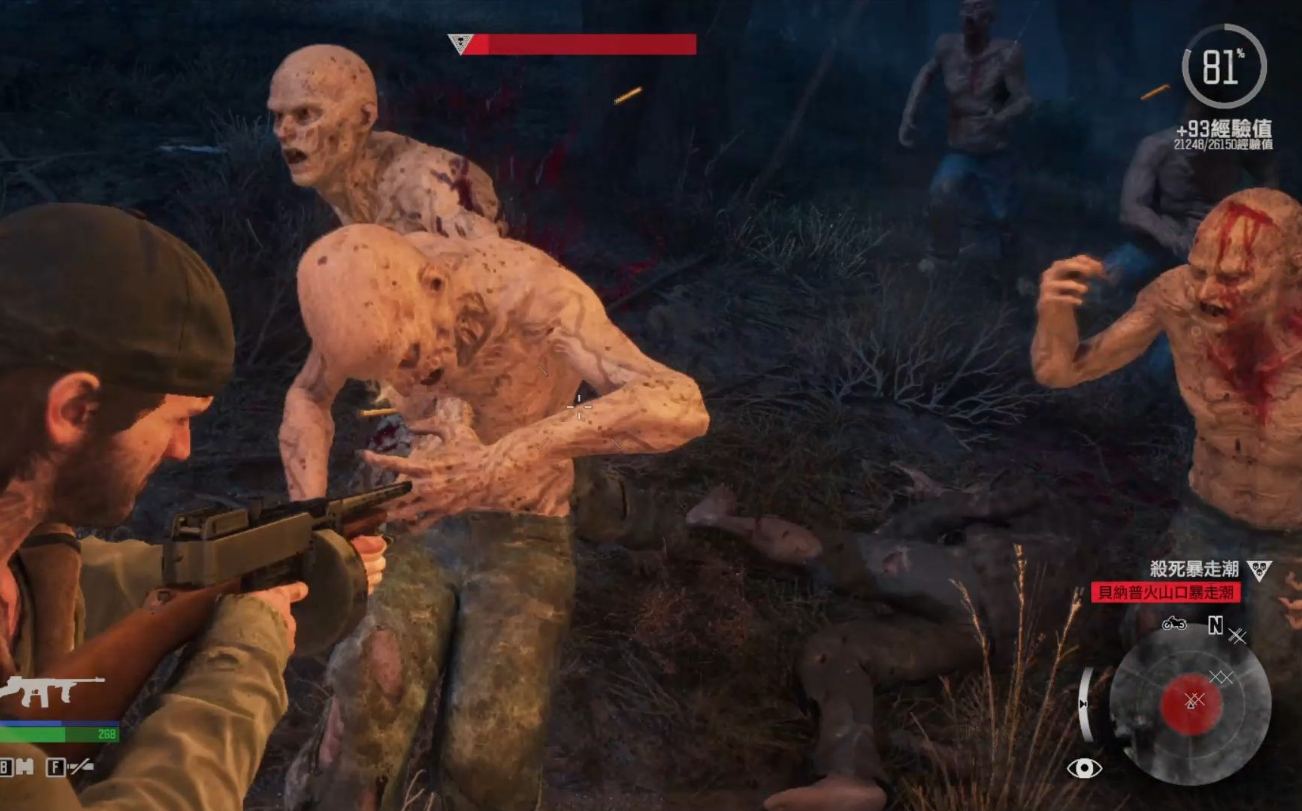Select the red 貝納普火山口暴走潮 objective label
This screenshot has height=811, width=1302.
click(1165, 592)
